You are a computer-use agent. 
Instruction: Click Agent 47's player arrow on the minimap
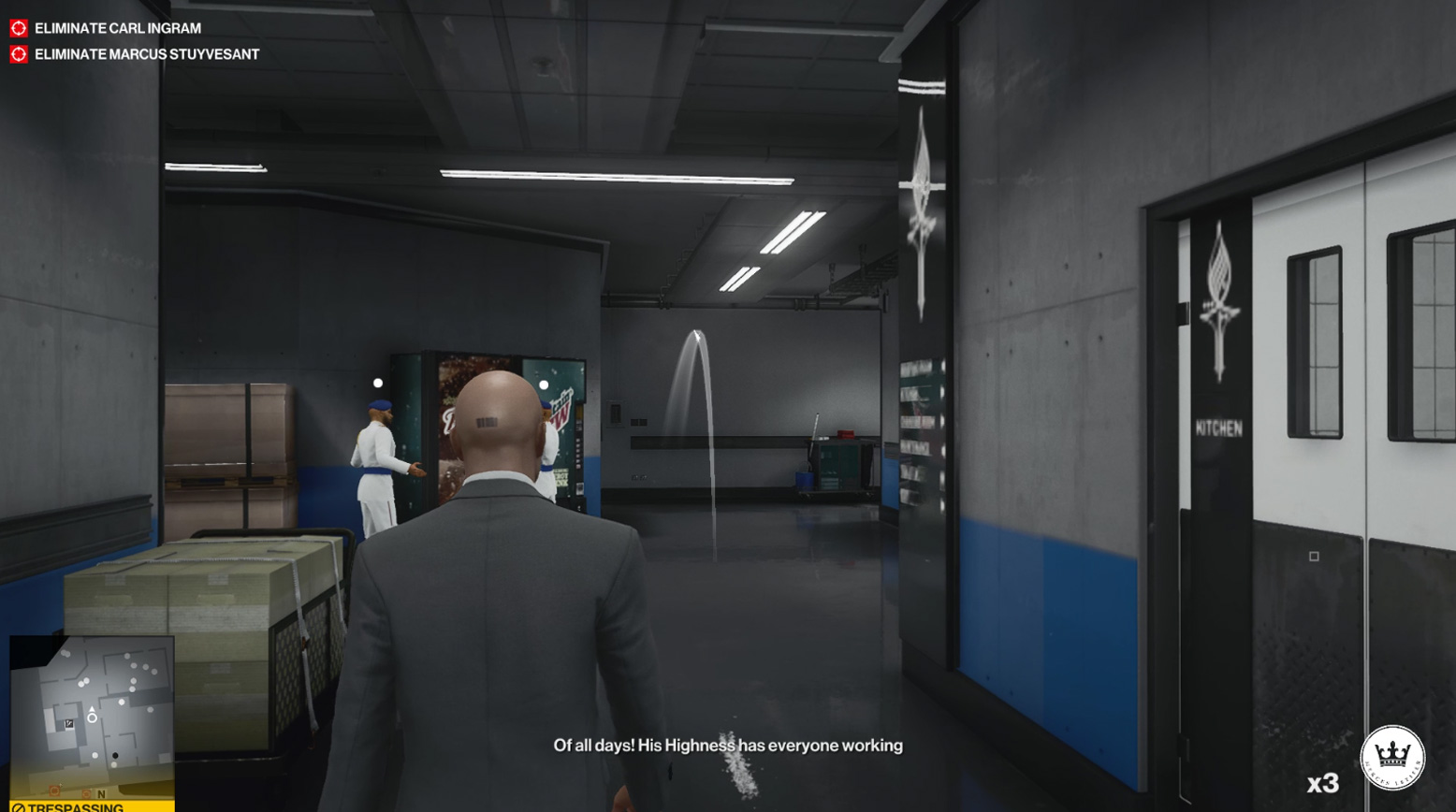pyautogui.click(x=92, y=707)
